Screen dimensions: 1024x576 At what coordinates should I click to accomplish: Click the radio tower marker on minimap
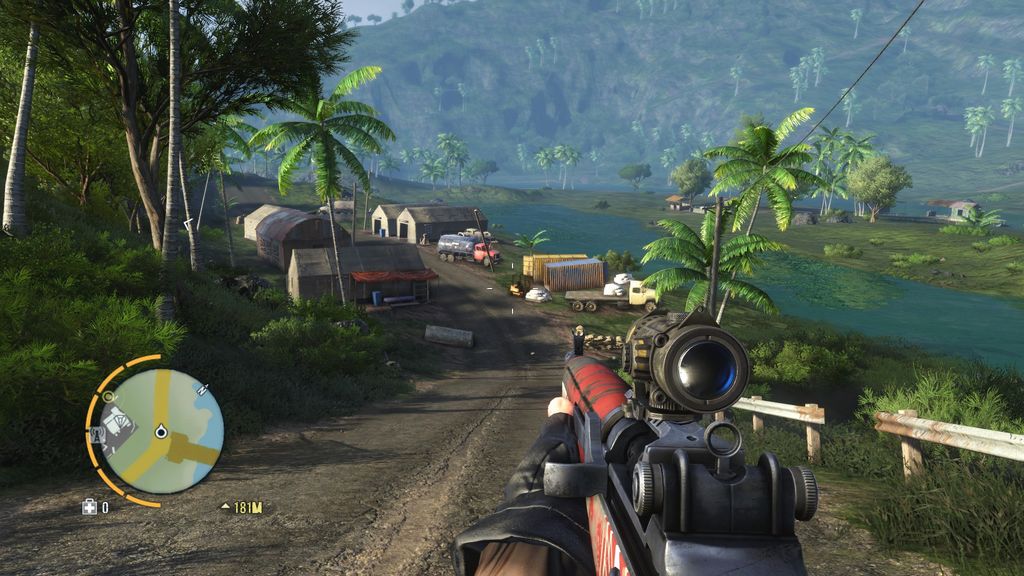coord(99,434)
